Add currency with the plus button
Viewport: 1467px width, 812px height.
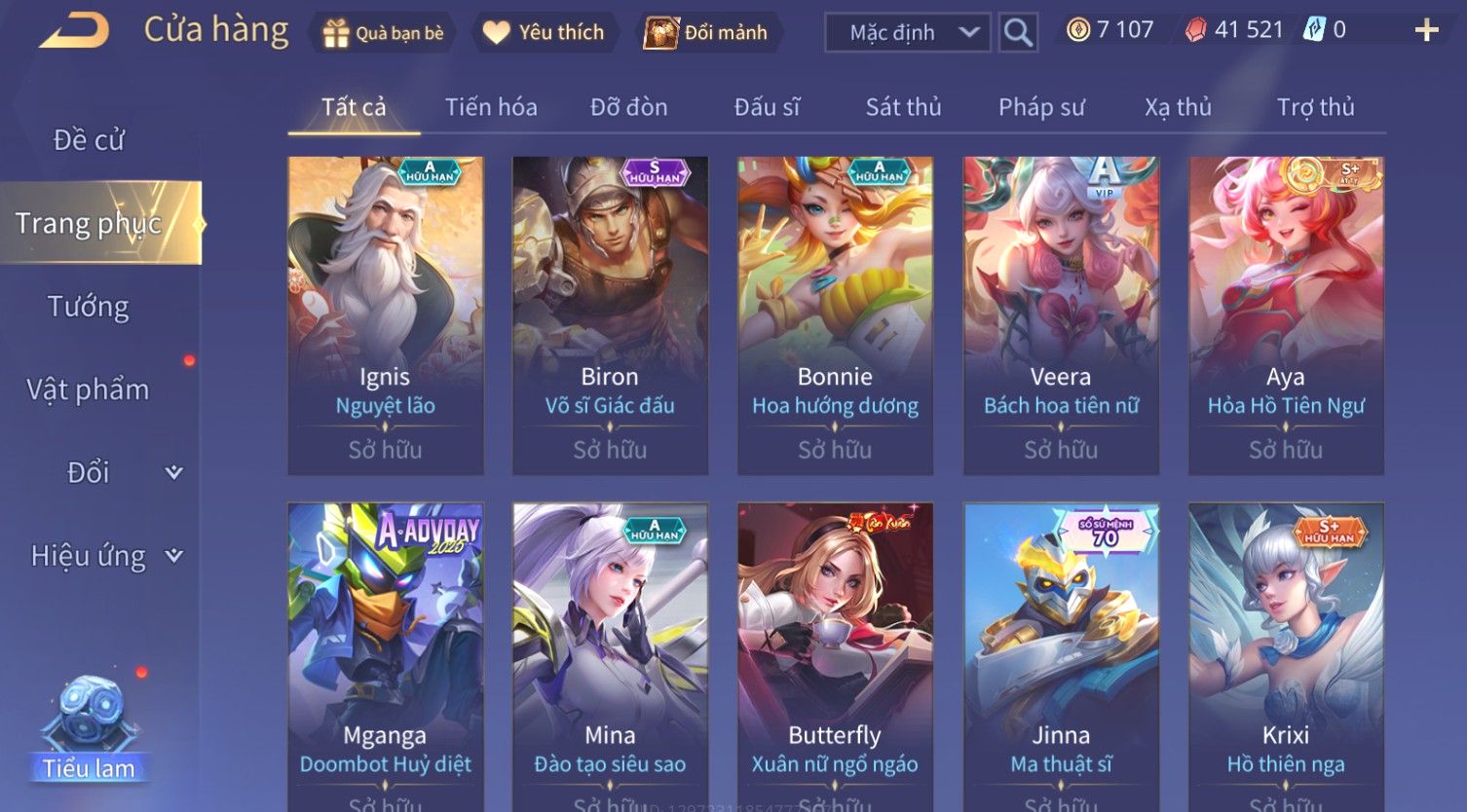[x=1426, y=31]
